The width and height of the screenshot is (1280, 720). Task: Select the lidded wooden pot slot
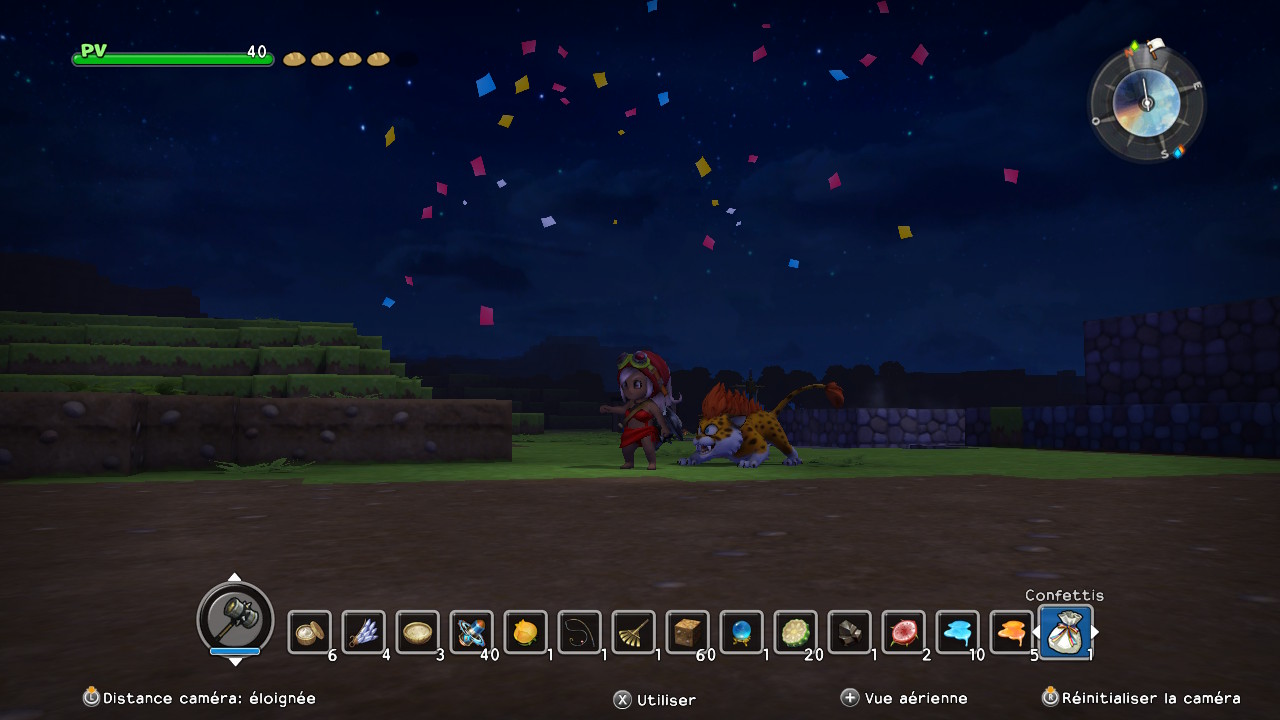pyautogui.click(x=310, y=632)
